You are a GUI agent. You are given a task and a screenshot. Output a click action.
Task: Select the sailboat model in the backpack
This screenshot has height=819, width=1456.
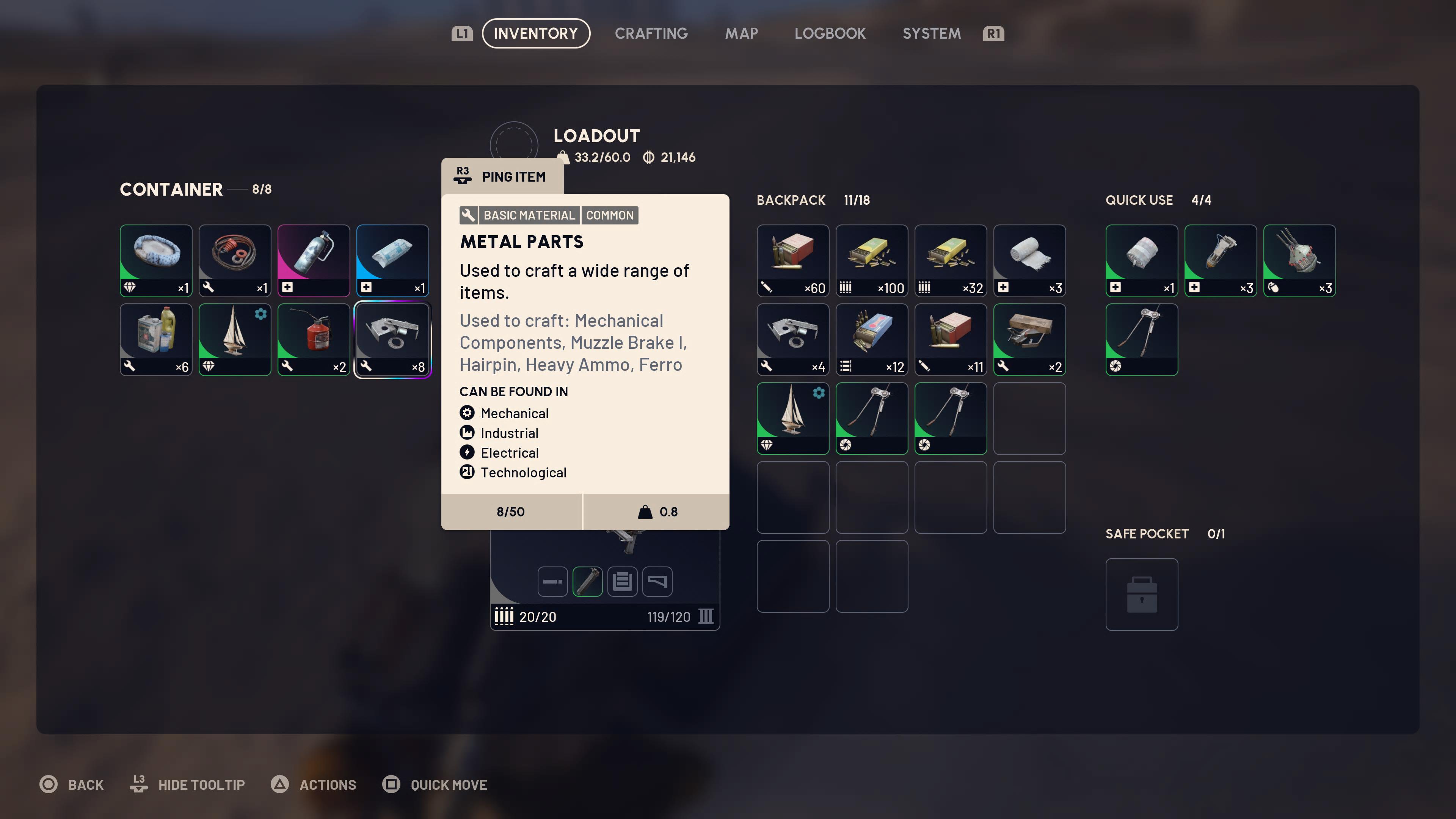pyautogui.click(x=792, y=418)
